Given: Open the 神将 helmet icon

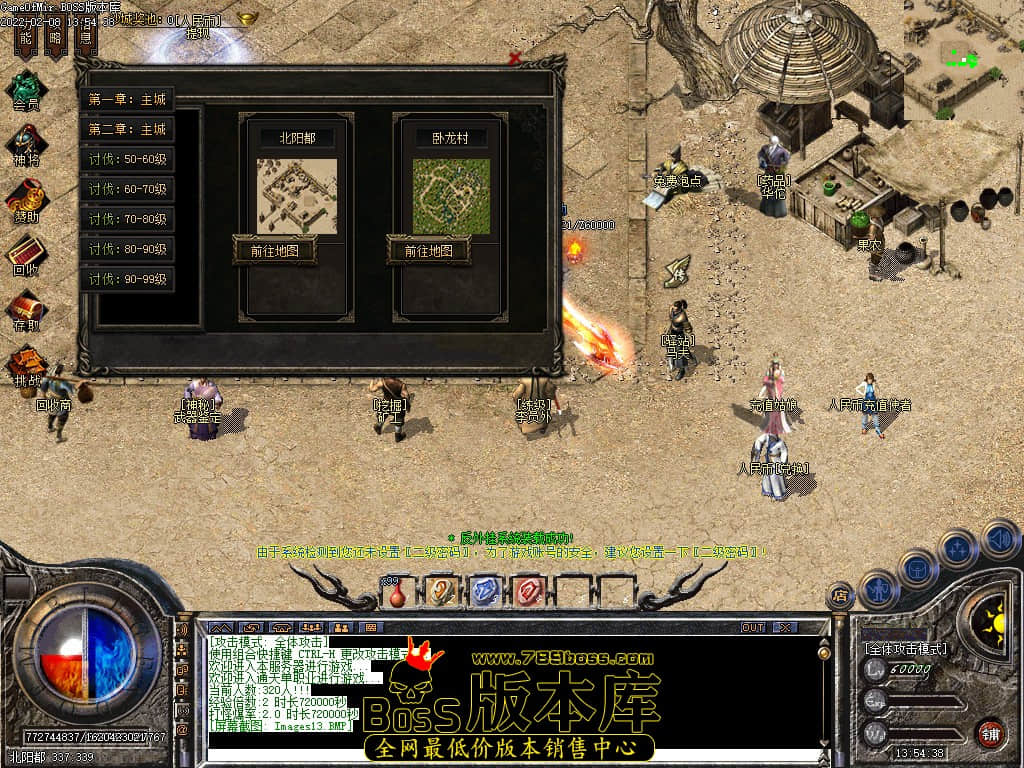Looking at the screenshot, I should click(x=26, y=143).
